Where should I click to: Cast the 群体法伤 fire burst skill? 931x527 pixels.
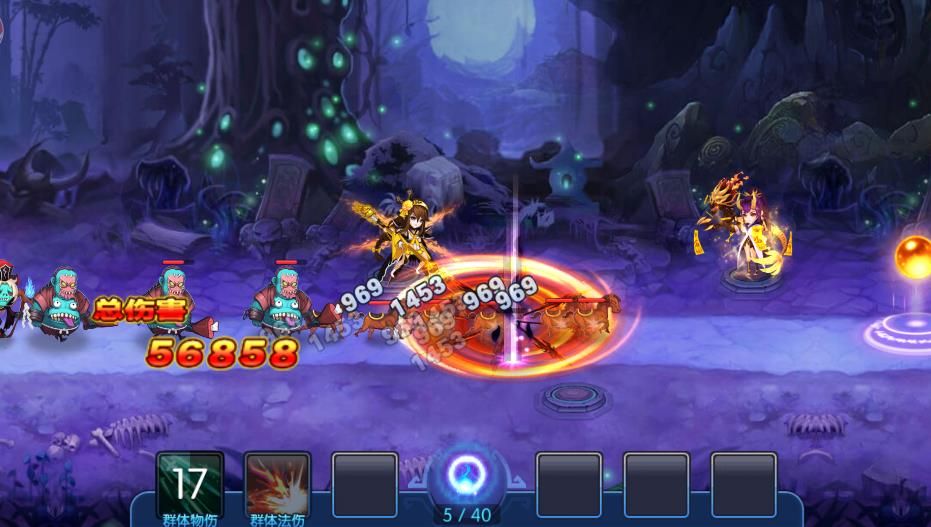pyautogui.click(x=277, y=484)
